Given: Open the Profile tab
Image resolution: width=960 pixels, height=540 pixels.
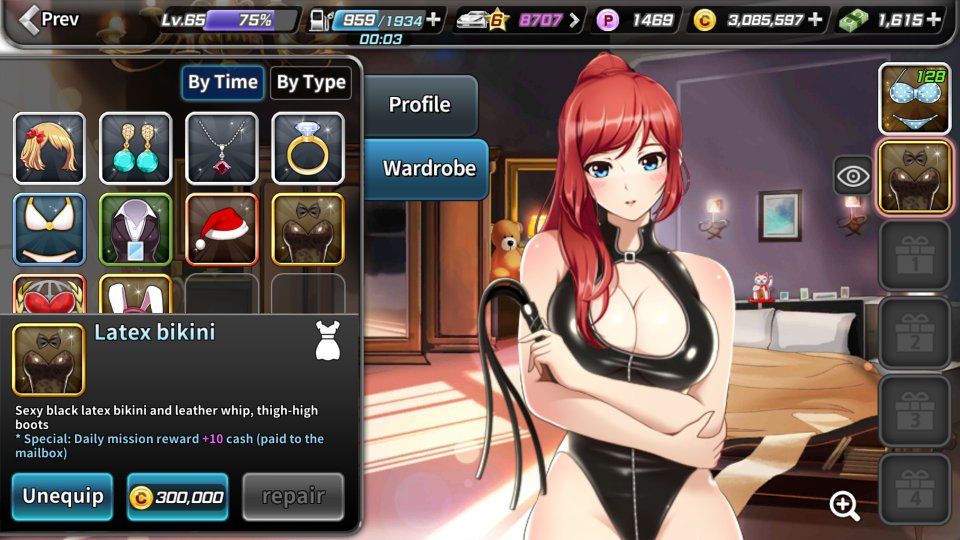Looking at the screenshot, I should [419, 105].
